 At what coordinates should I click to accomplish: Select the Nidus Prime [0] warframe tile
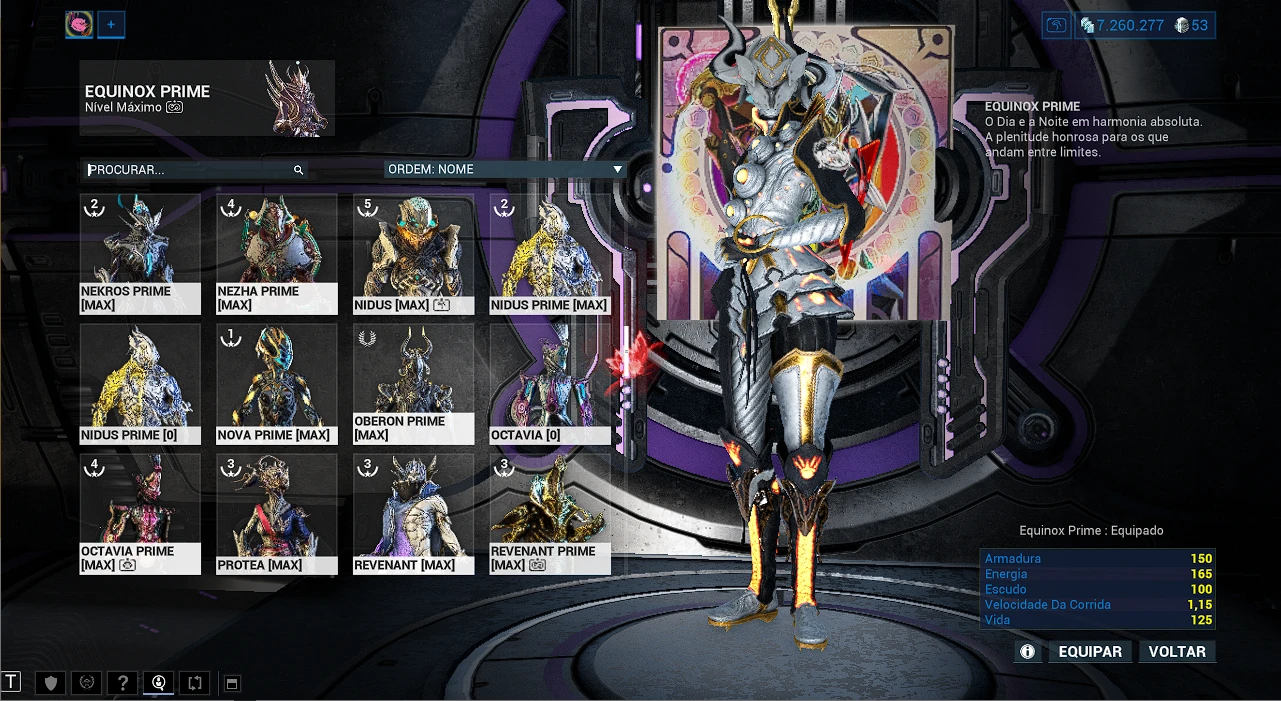[x=140, y=384]
